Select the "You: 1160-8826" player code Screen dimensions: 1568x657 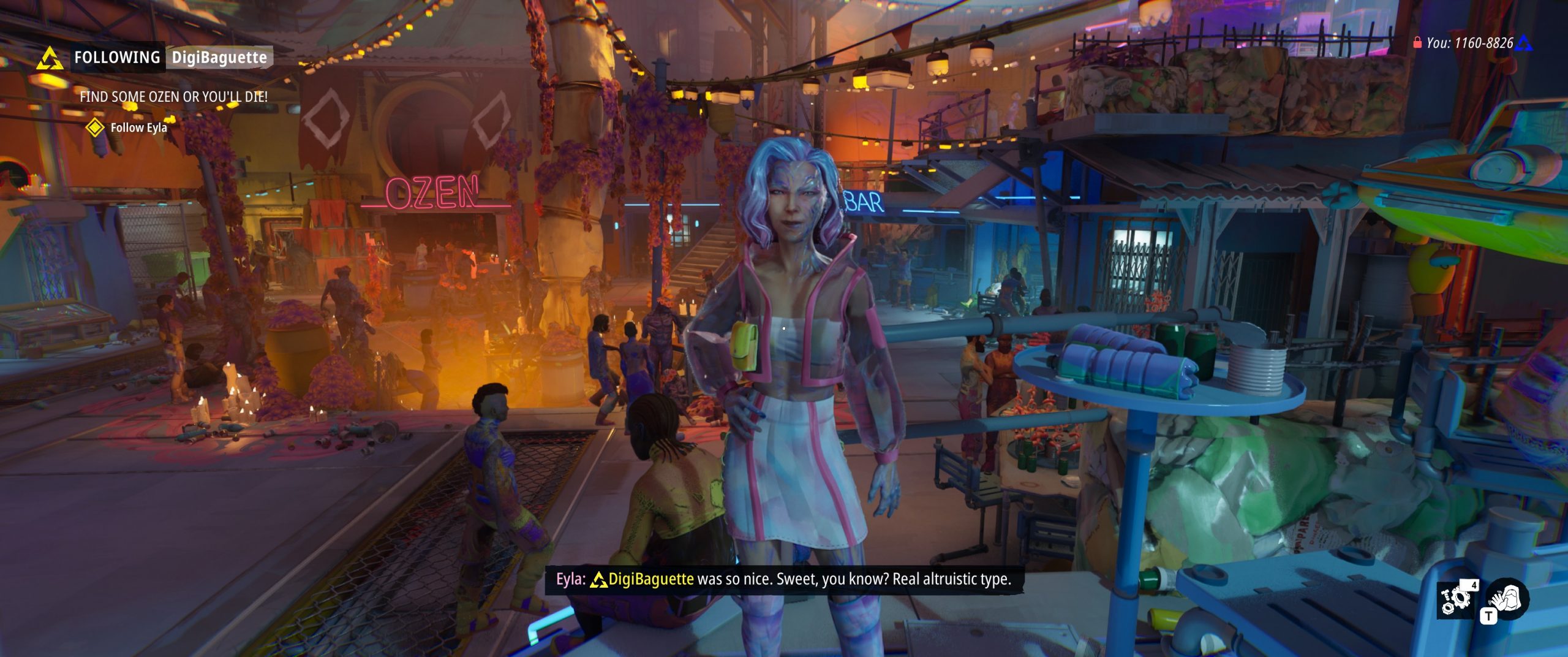click(x=1469, y=43)
